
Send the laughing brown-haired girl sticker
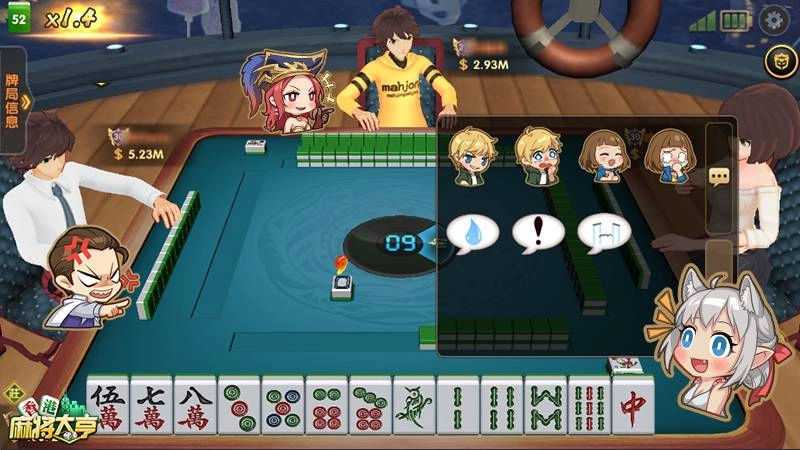(603, 155)
